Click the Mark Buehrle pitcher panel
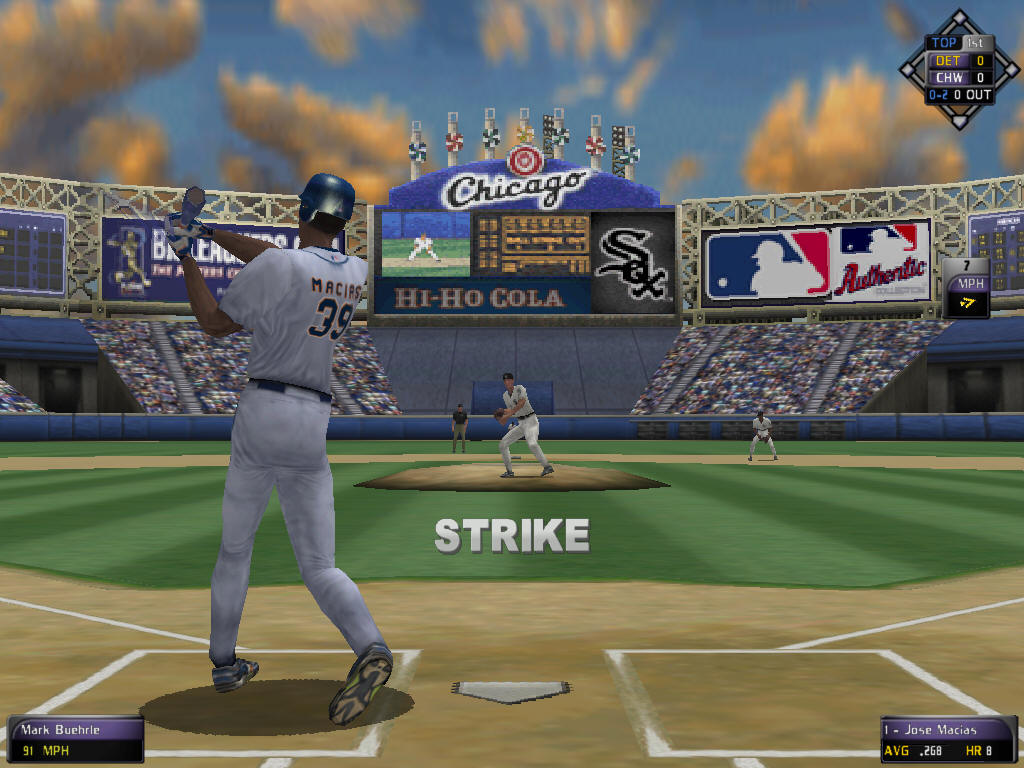This screenshot has height=768, width=1024. point(75,739)
